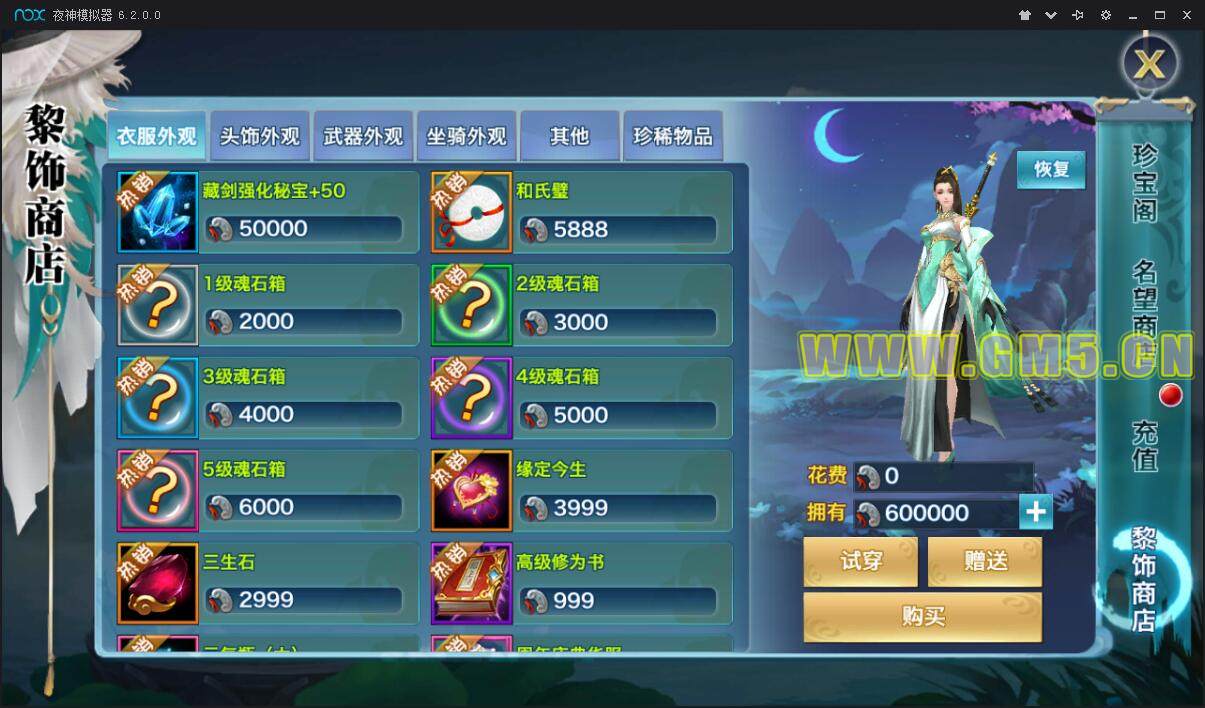Confirm purchase with 购买 button
Screen dimensions: 1205x708
click(x=923, y=616)
